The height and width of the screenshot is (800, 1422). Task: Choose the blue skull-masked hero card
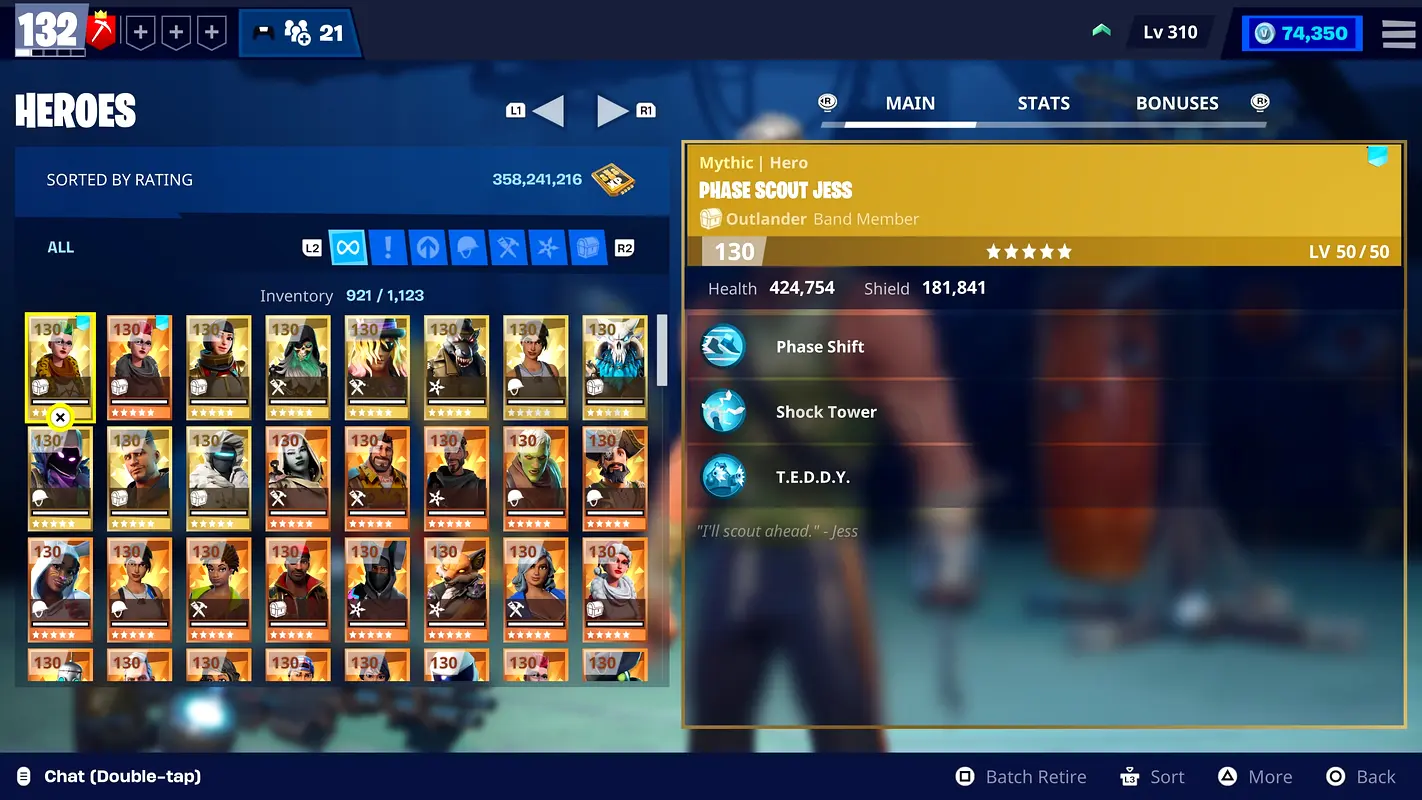coord(615,367)
